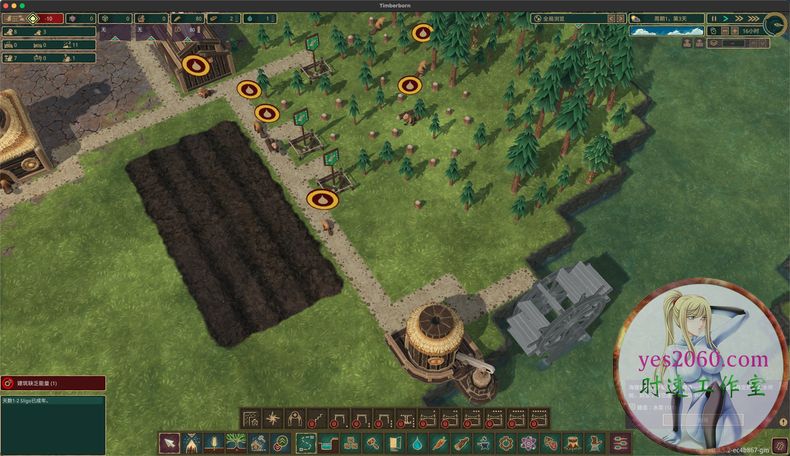Image resolution: width=790 pixels, height=456 pixels.
Task: Open the hammer building category
Action: point(373,442)
